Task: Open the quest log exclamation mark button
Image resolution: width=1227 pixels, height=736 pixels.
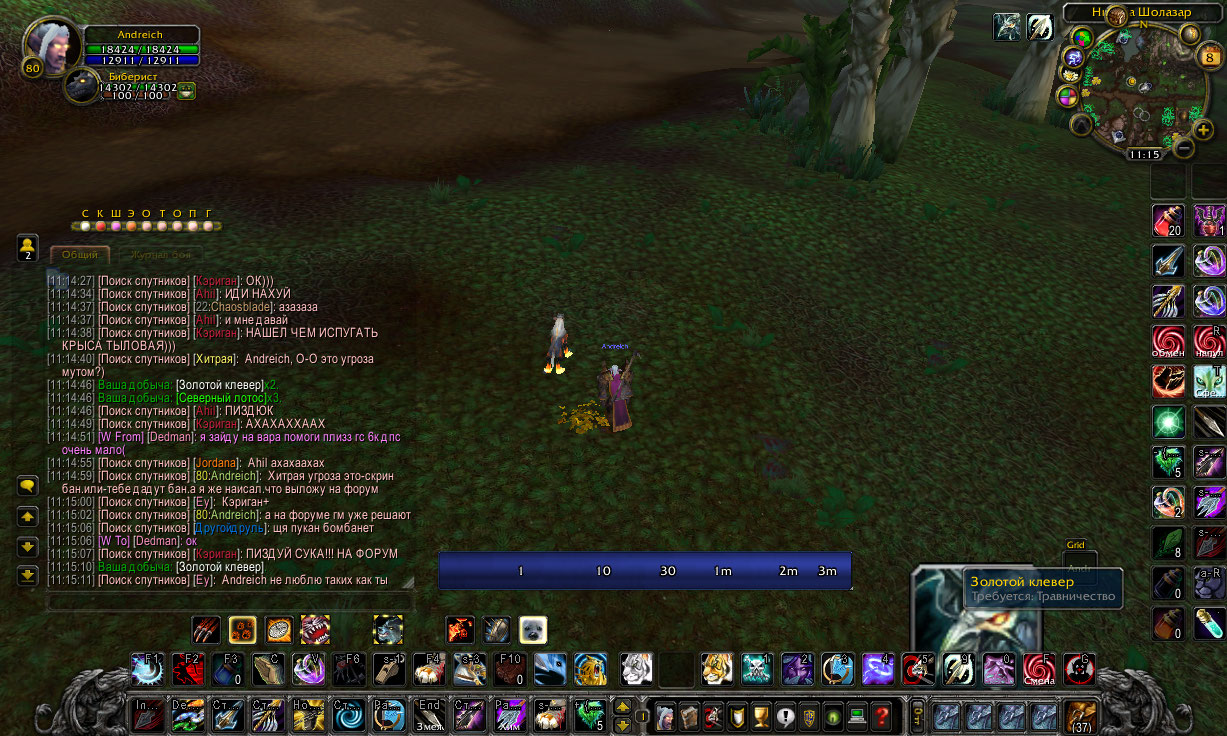Action: (785, 716)
